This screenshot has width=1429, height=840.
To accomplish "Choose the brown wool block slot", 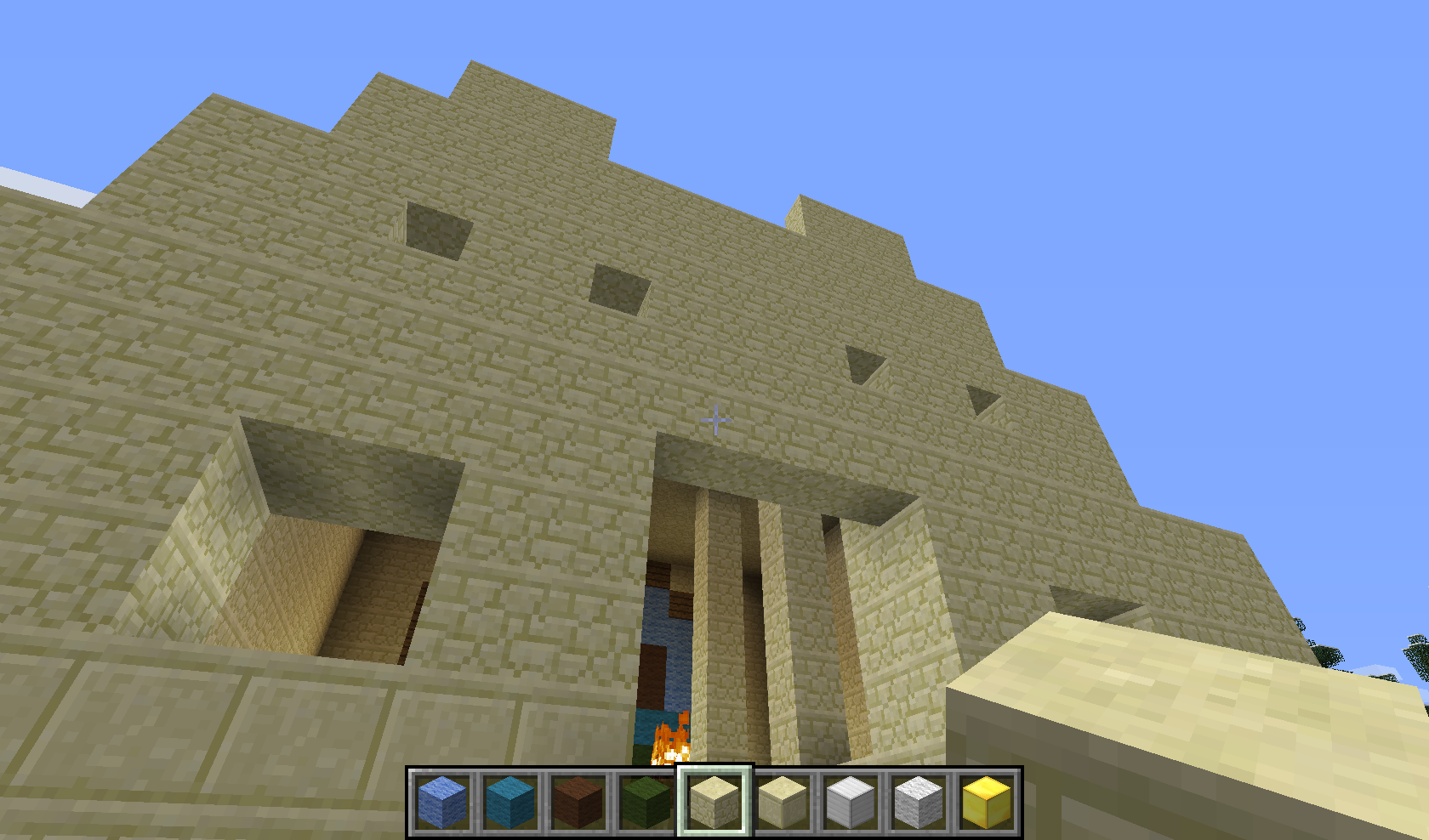I will coord(578,802).
